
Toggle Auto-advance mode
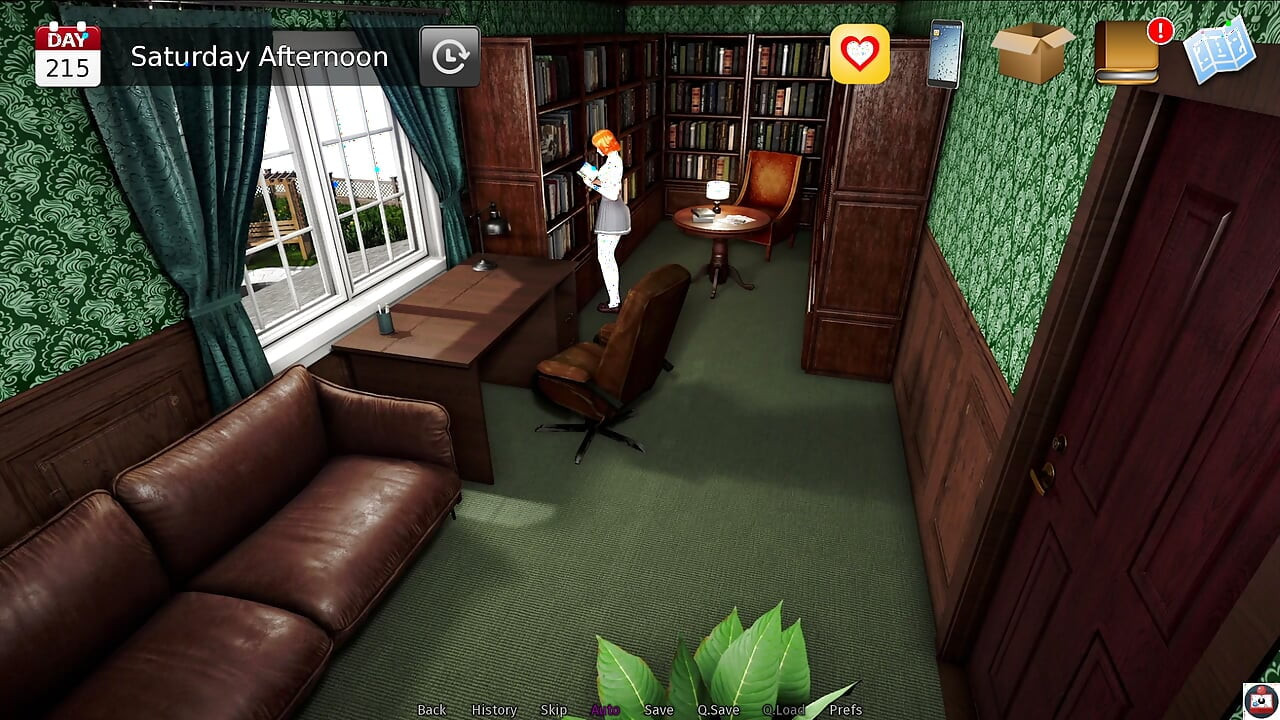pyautogui.click(x=605, y=710)
